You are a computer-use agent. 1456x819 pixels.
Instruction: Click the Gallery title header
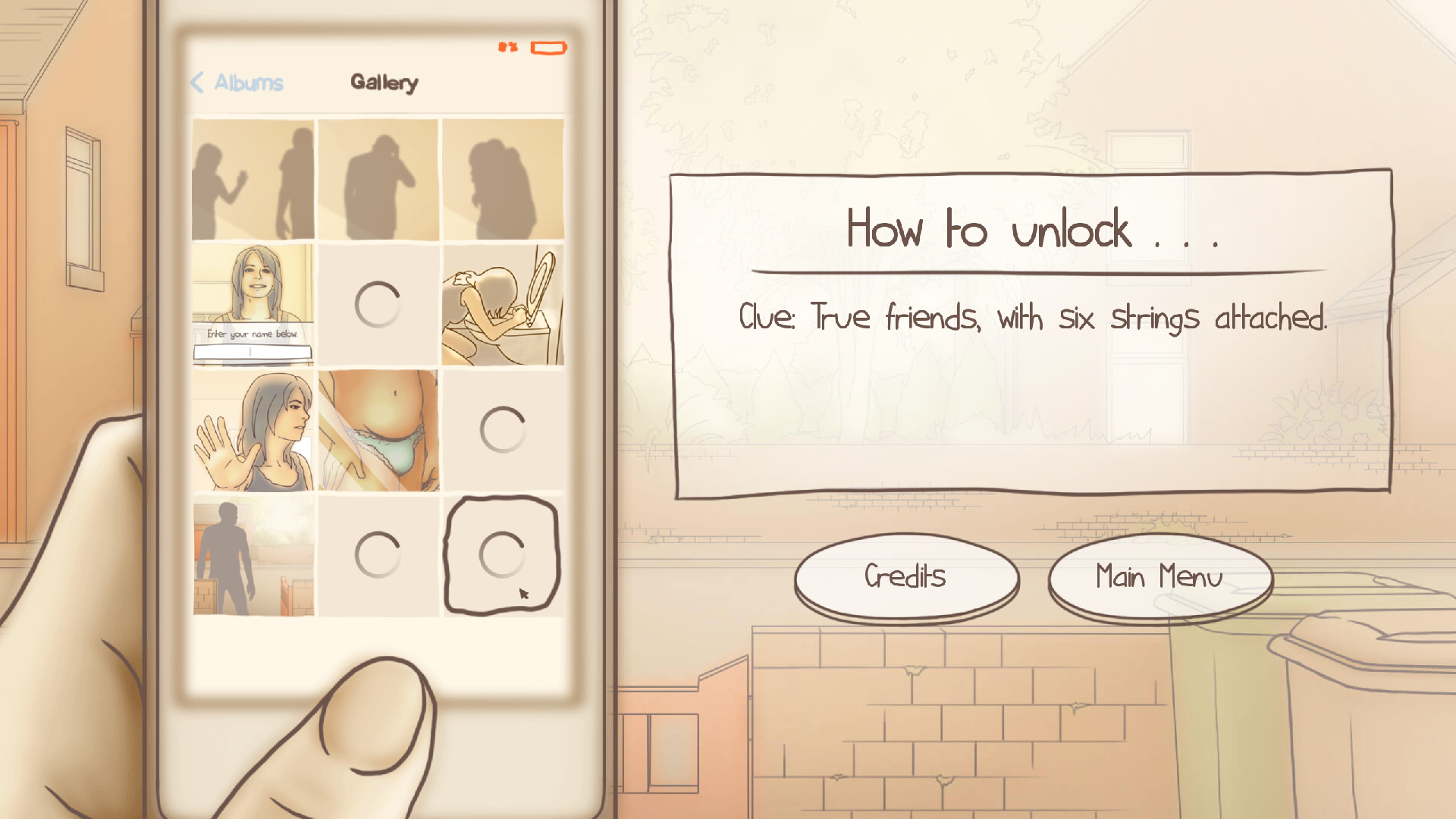click(384, 83)
